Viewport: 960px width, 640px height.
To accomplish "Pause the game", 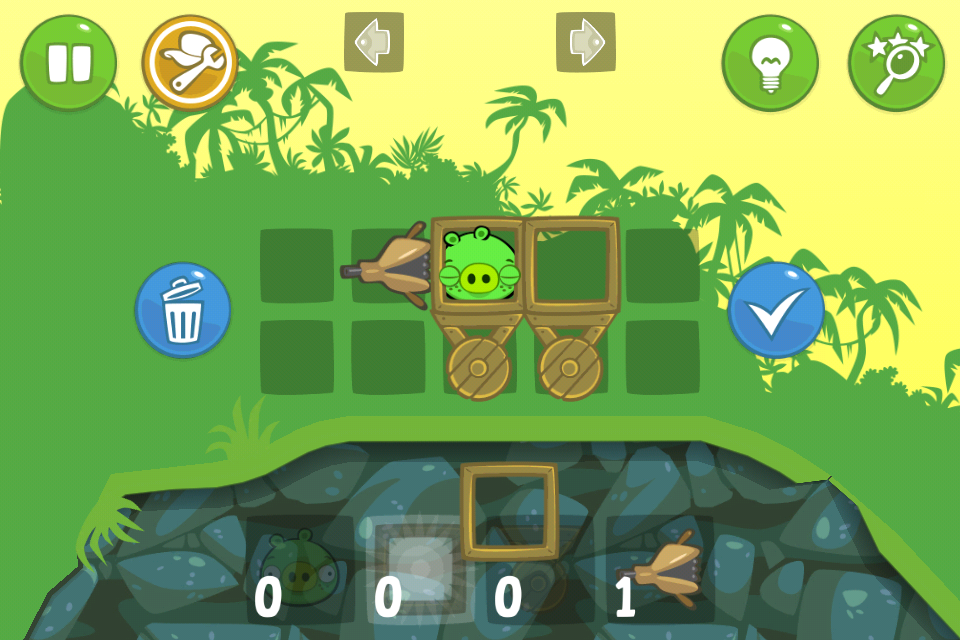I will (68, 62).
